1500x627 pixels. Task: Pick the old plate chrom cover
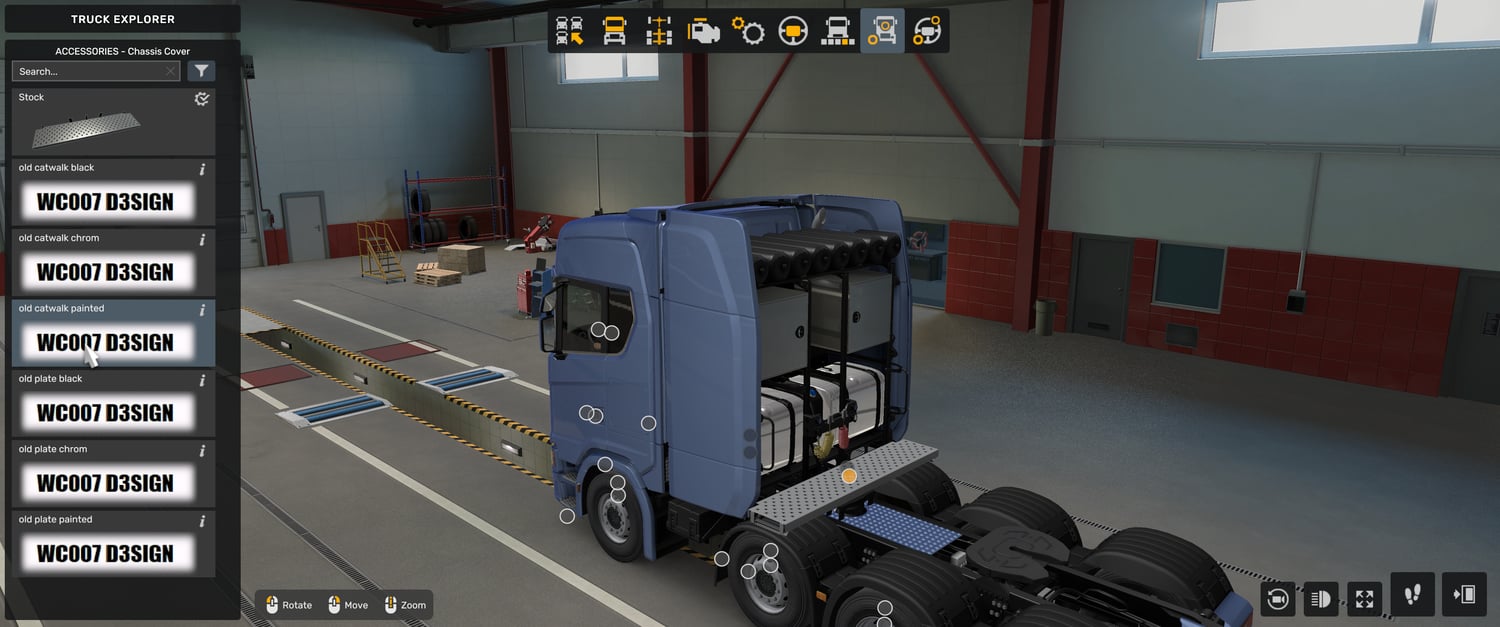(x=113, y=475)
